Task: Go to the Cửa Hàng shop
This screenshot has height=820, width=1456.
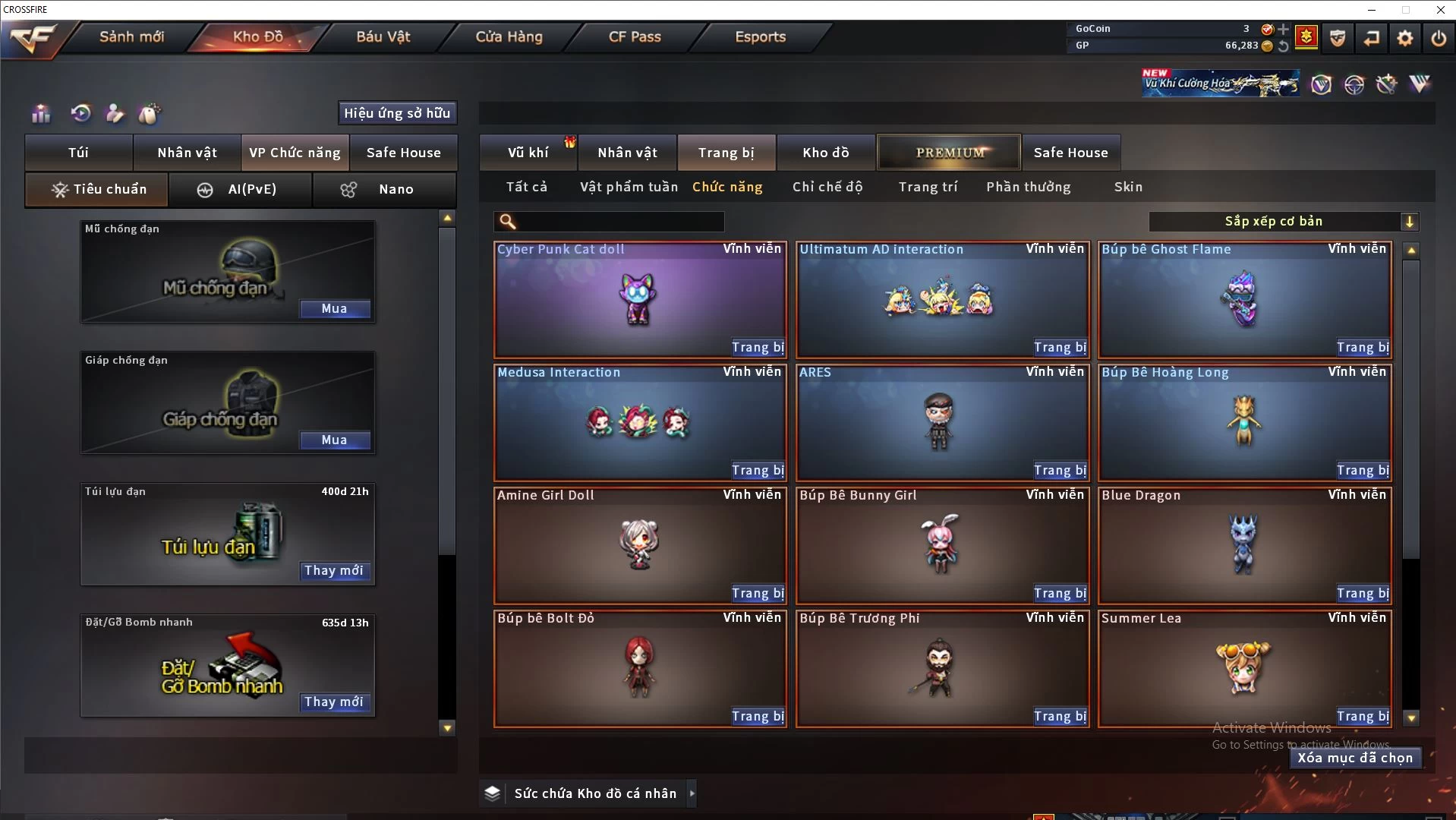Action: click(x=509, y=36)
